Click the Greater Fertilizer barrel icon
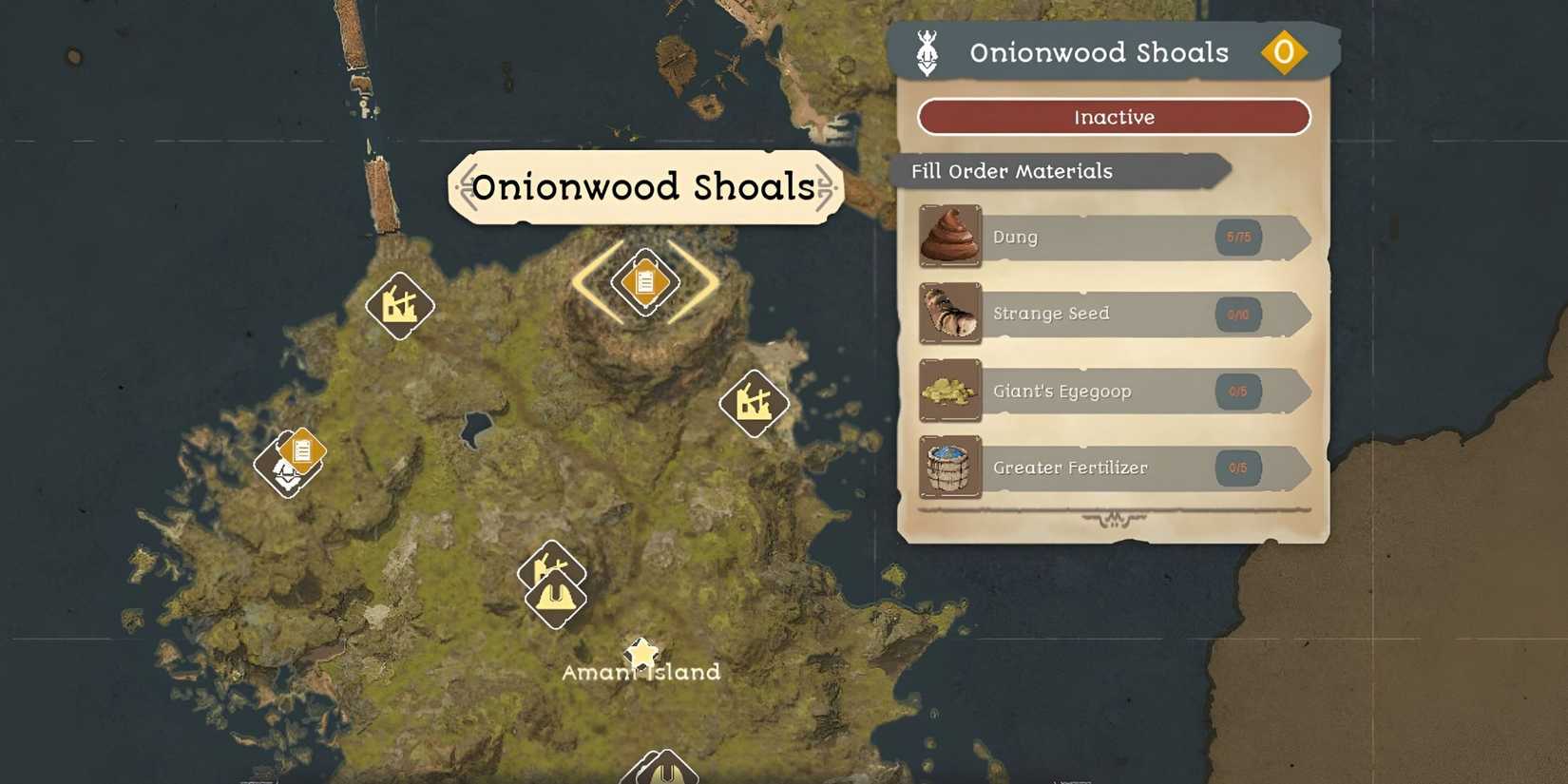 (948, 468)
